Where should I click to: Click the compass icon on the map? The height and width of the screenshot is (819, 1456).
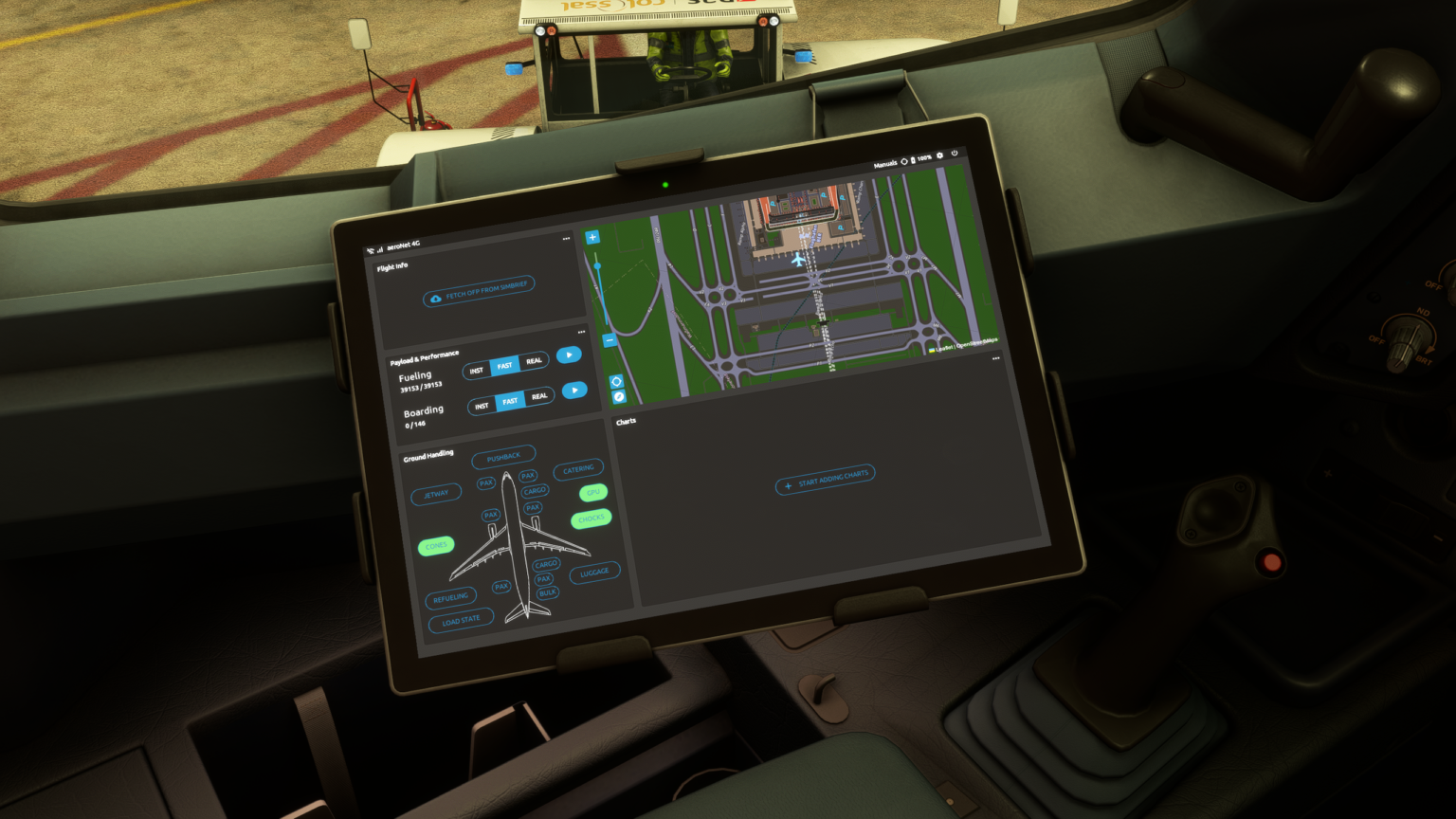tap(618, 396)
